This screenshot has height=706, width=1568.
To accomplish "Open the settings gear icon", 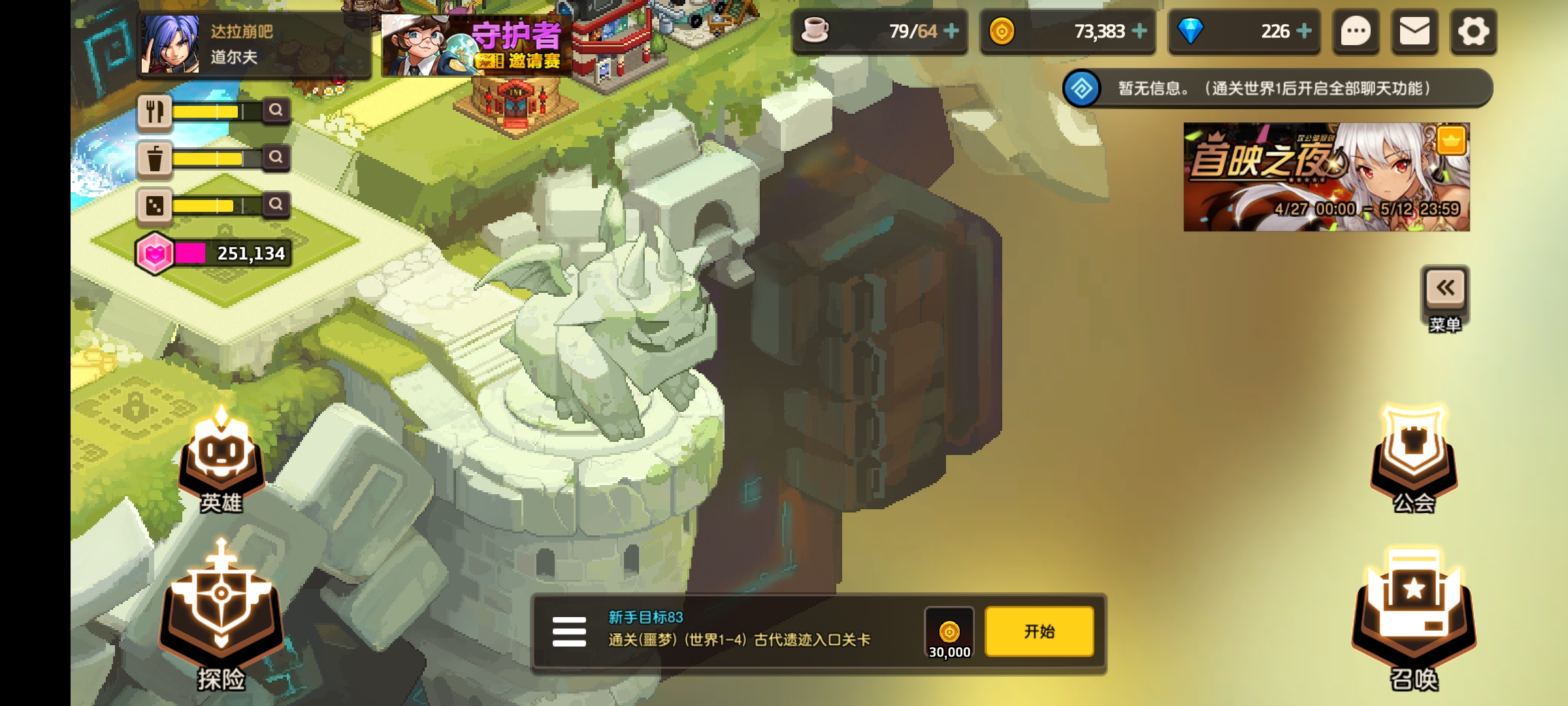I will click(x=1473, y=31).
